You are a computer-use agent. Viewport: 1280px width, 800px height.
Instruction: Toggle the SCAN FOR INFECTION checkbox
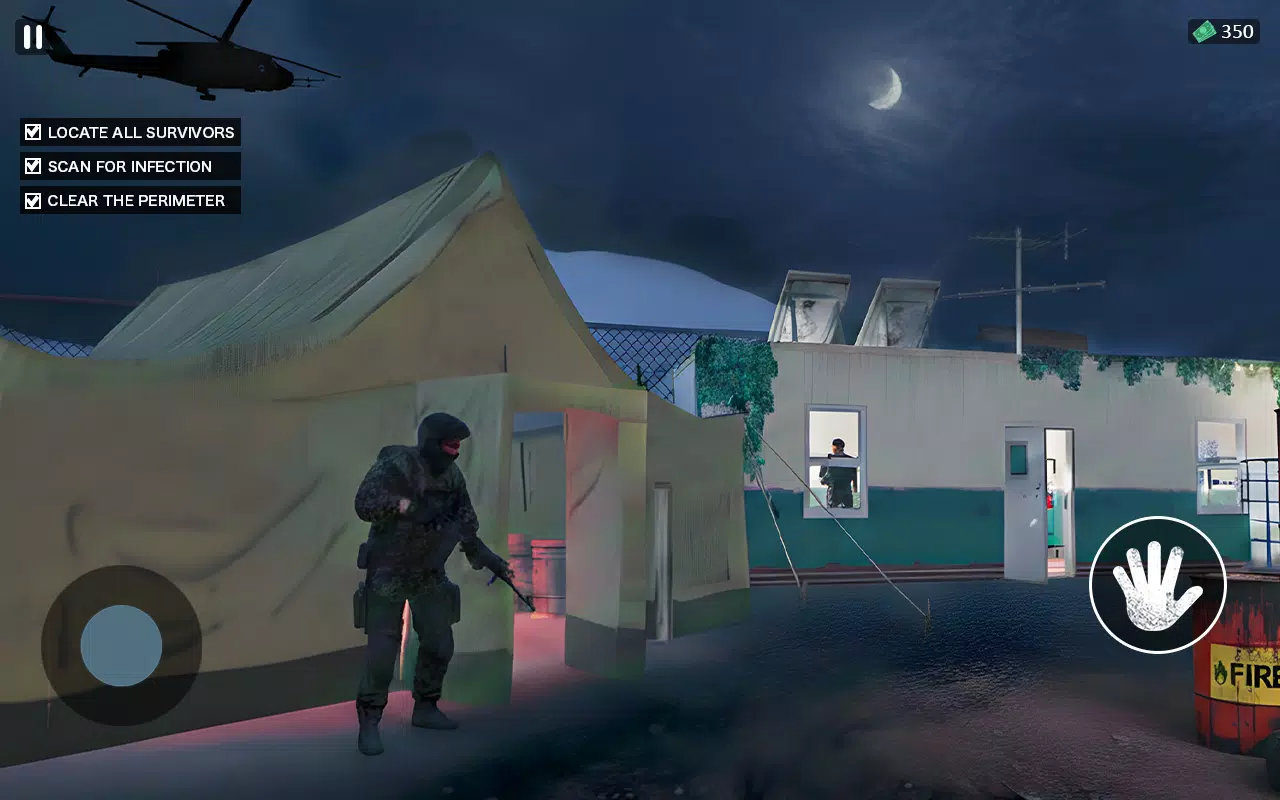click(31, 165)
